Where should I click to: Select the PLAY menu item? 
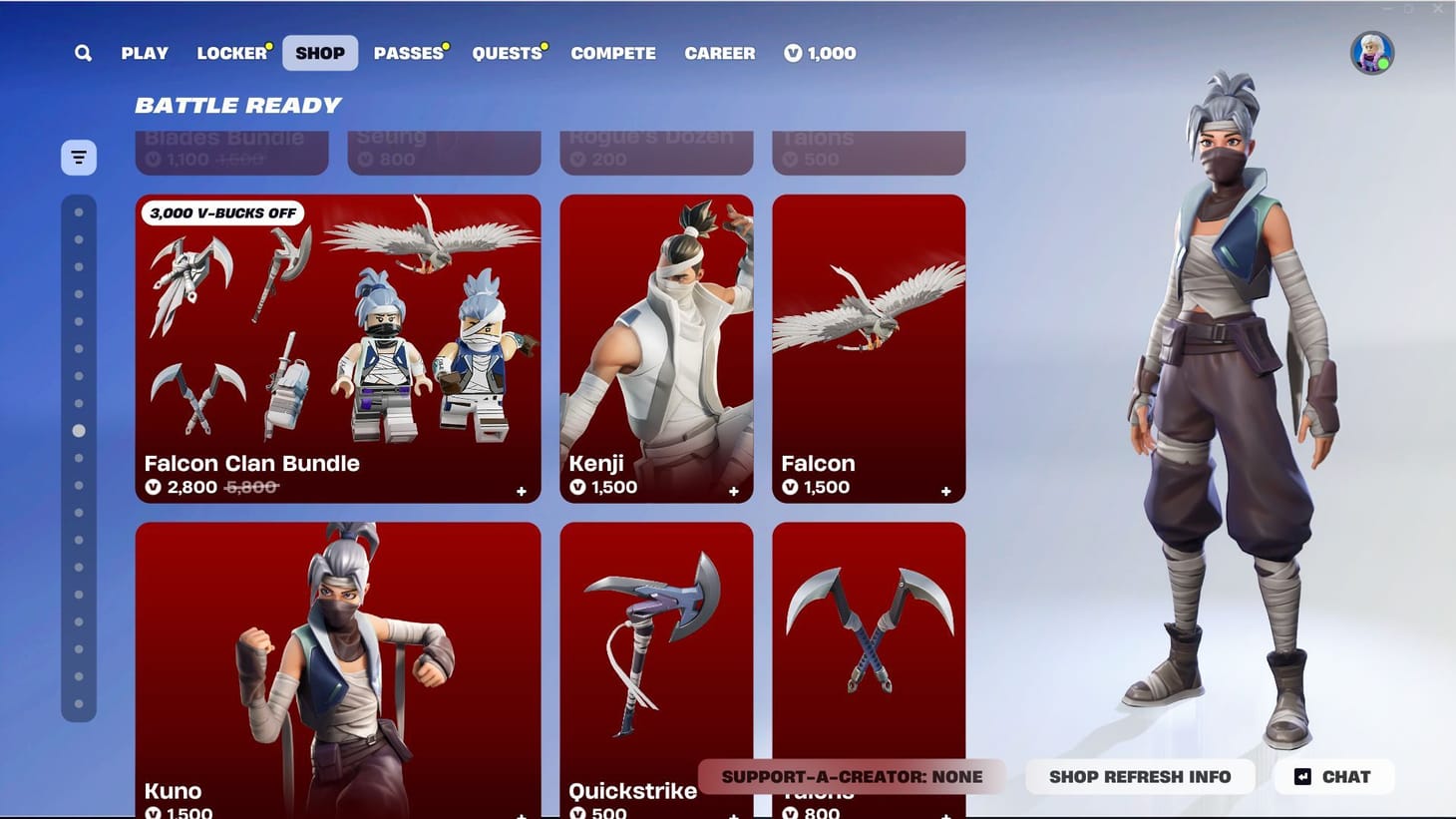145,53
